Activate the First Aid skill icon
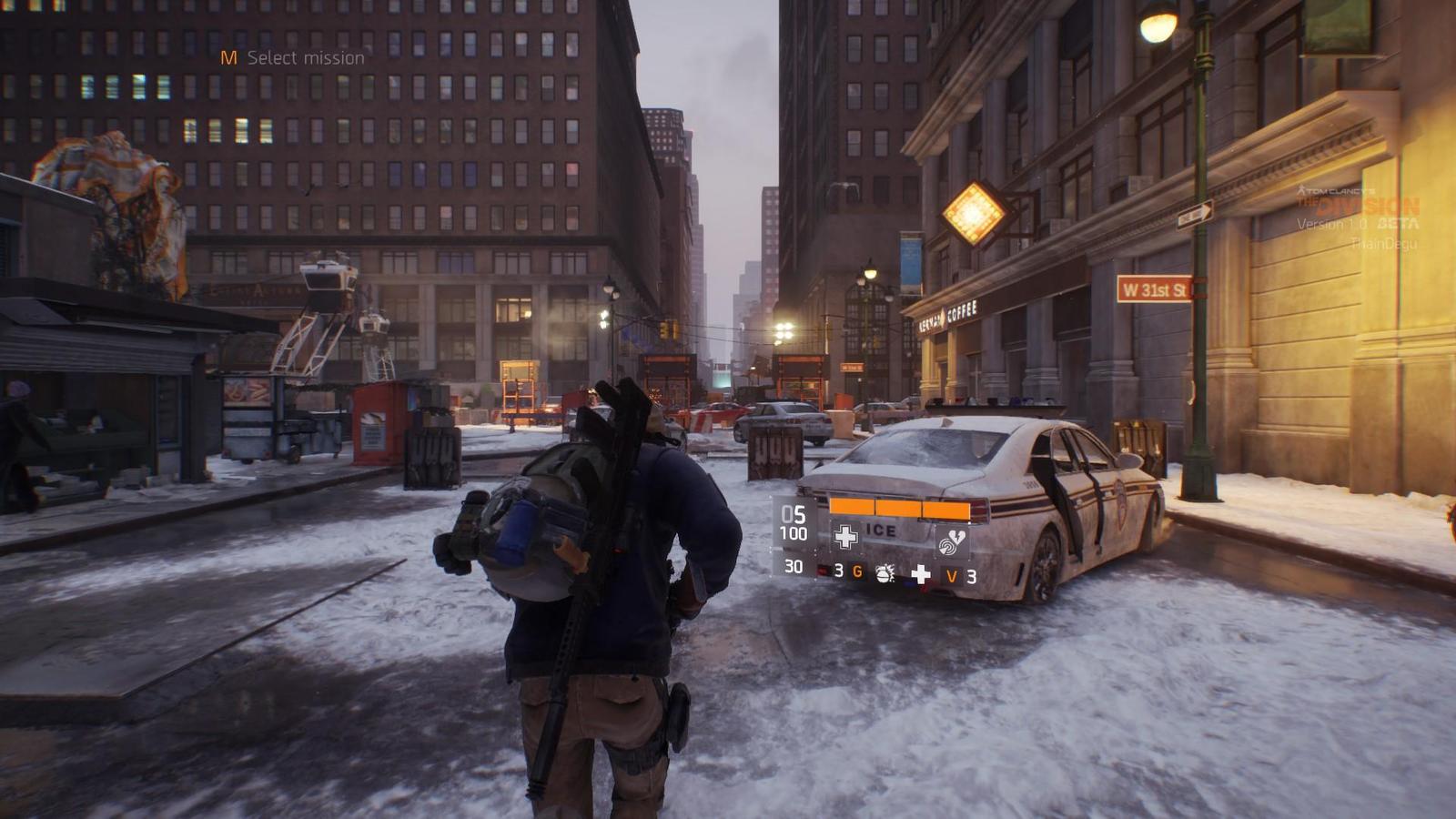Image resolution: width=1456 pixels, height=819 pixels. tap(845, 537)
